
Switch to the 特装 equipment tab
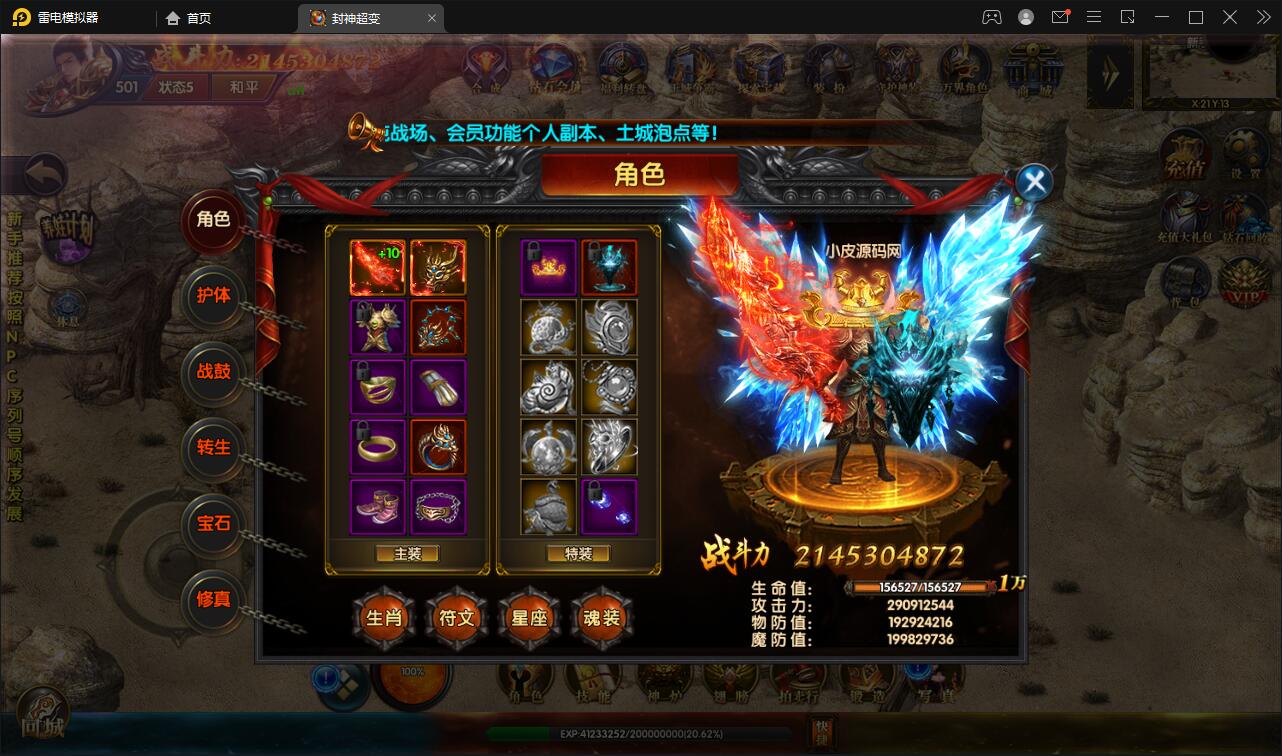[580, 553]
